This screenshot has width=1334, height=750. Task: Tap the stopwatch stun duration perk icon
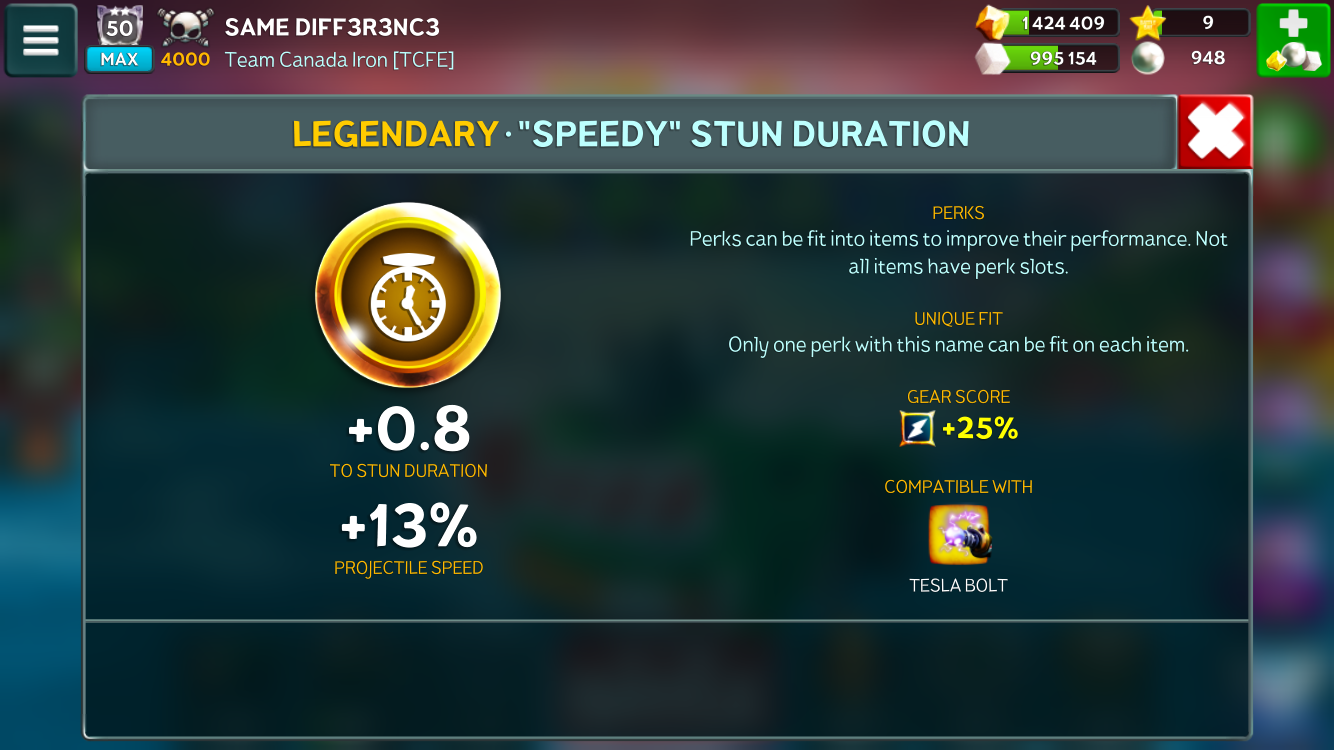(408, 296)
